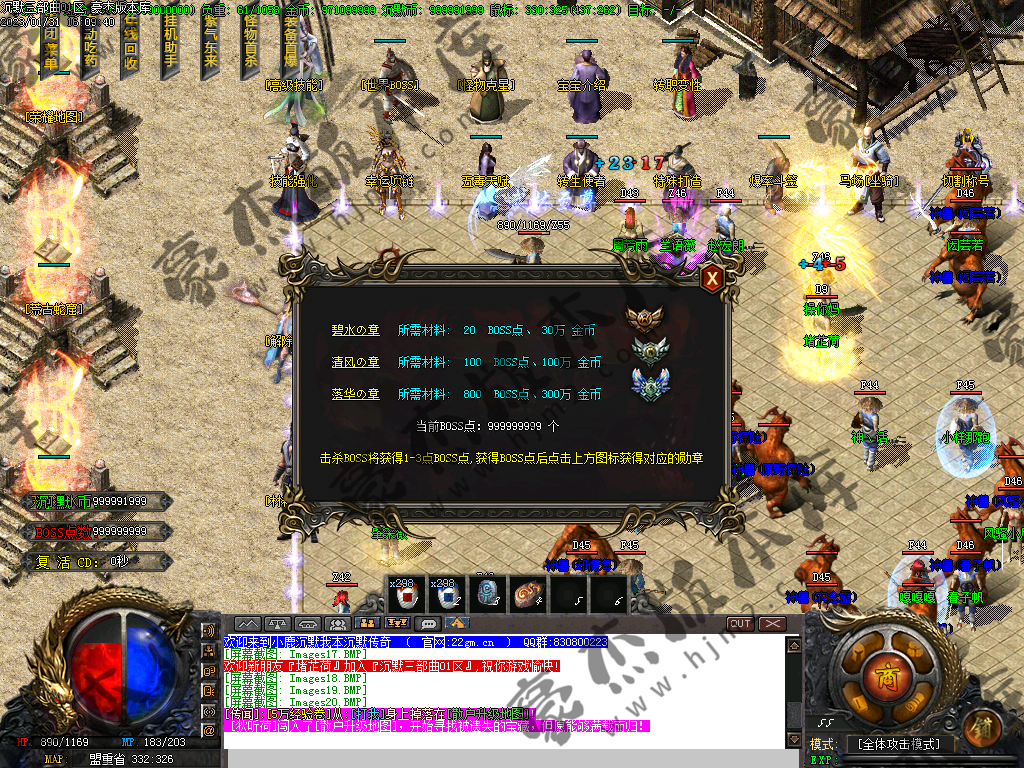
Task: Click the speech bubble chat channel button
Action: pos(429,624)
